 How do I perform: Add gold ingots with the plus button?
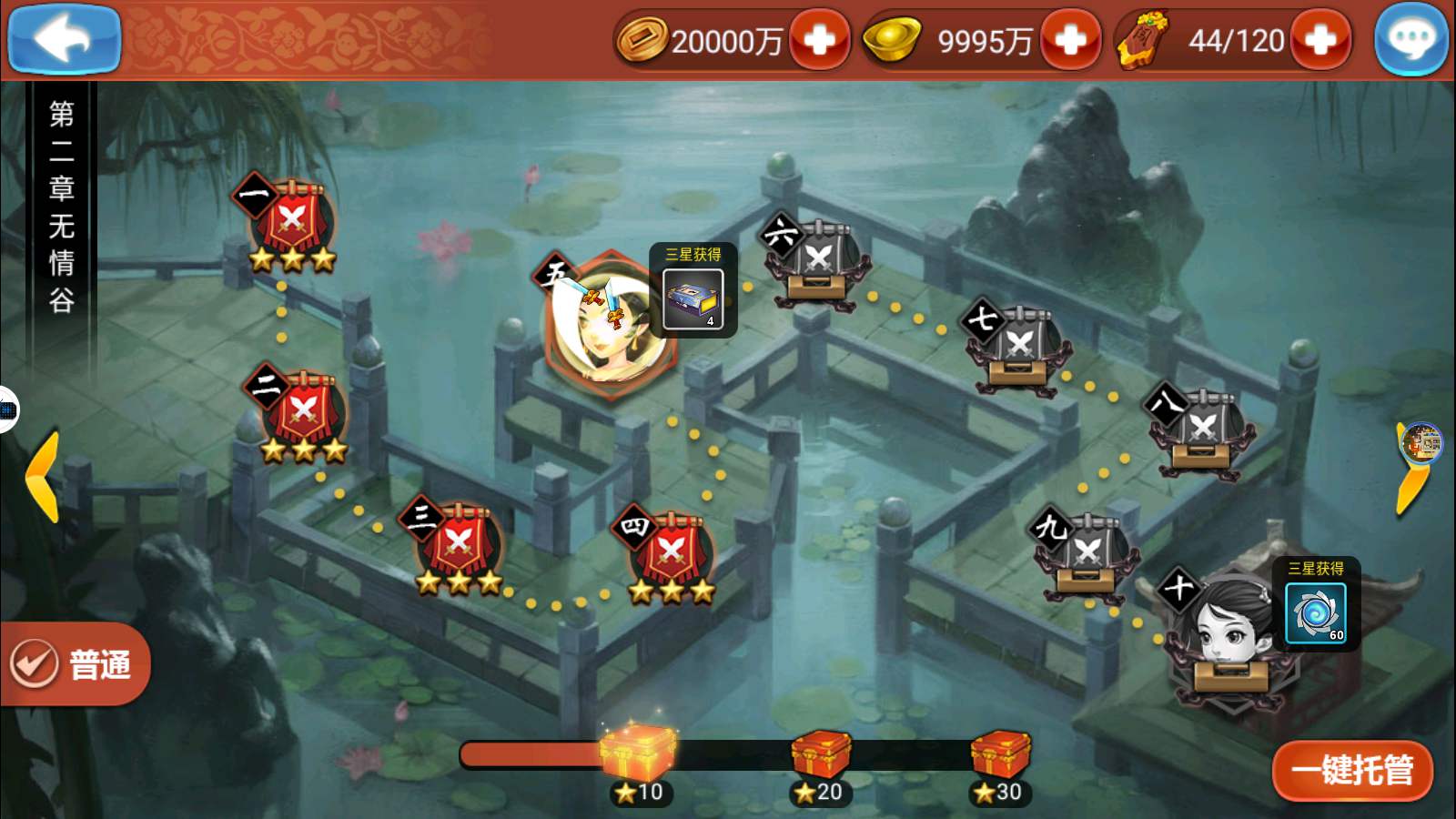[1070, 40]
